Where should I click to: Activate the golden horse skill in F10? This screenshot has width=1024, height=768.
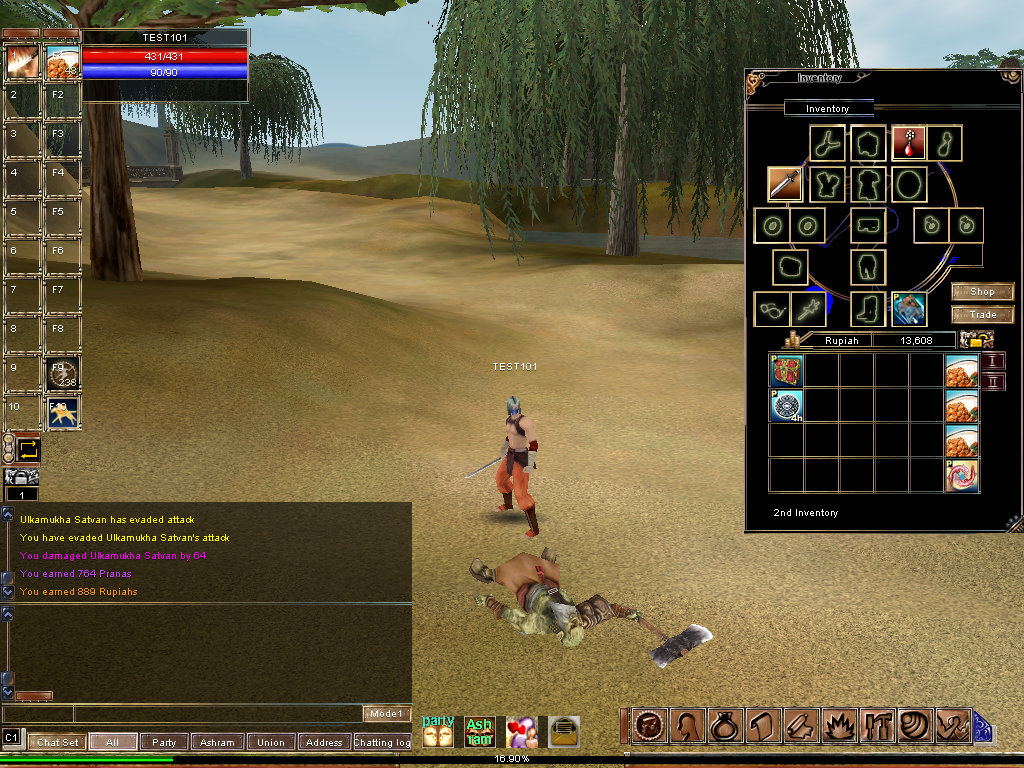[63, 412]
